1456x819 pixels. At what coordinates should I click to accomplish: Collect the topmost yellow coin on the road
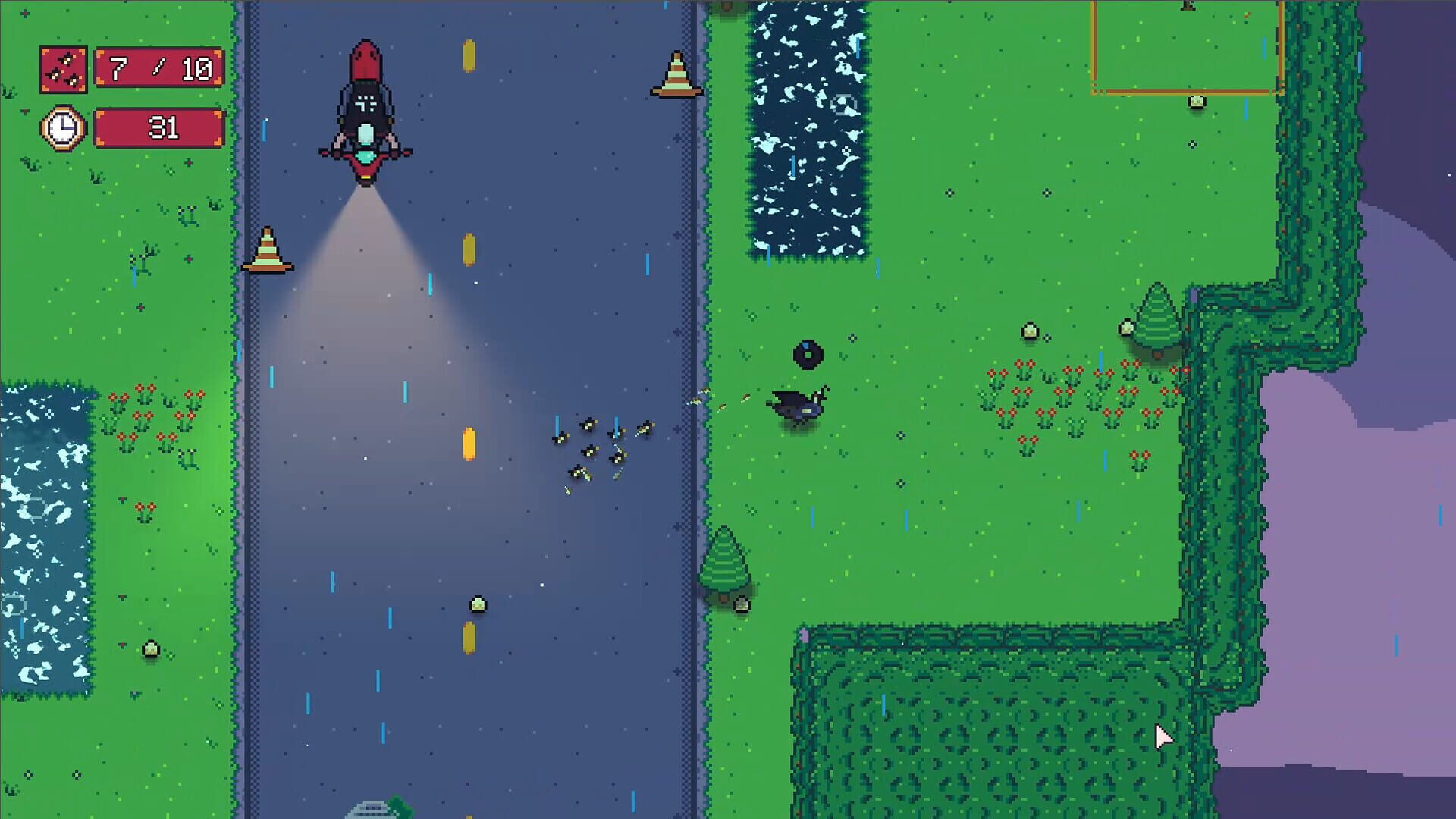coord(467,55)
